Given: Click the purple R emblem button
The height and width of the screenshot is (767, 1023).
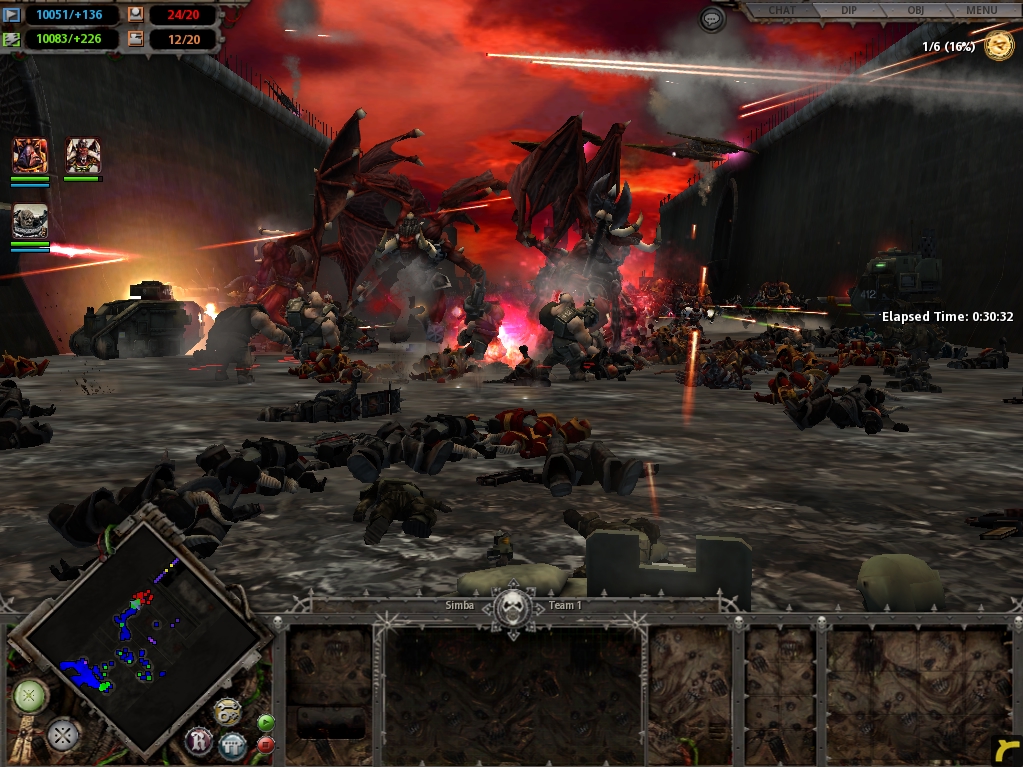Looking at the screenshot, I should [199, 741].
